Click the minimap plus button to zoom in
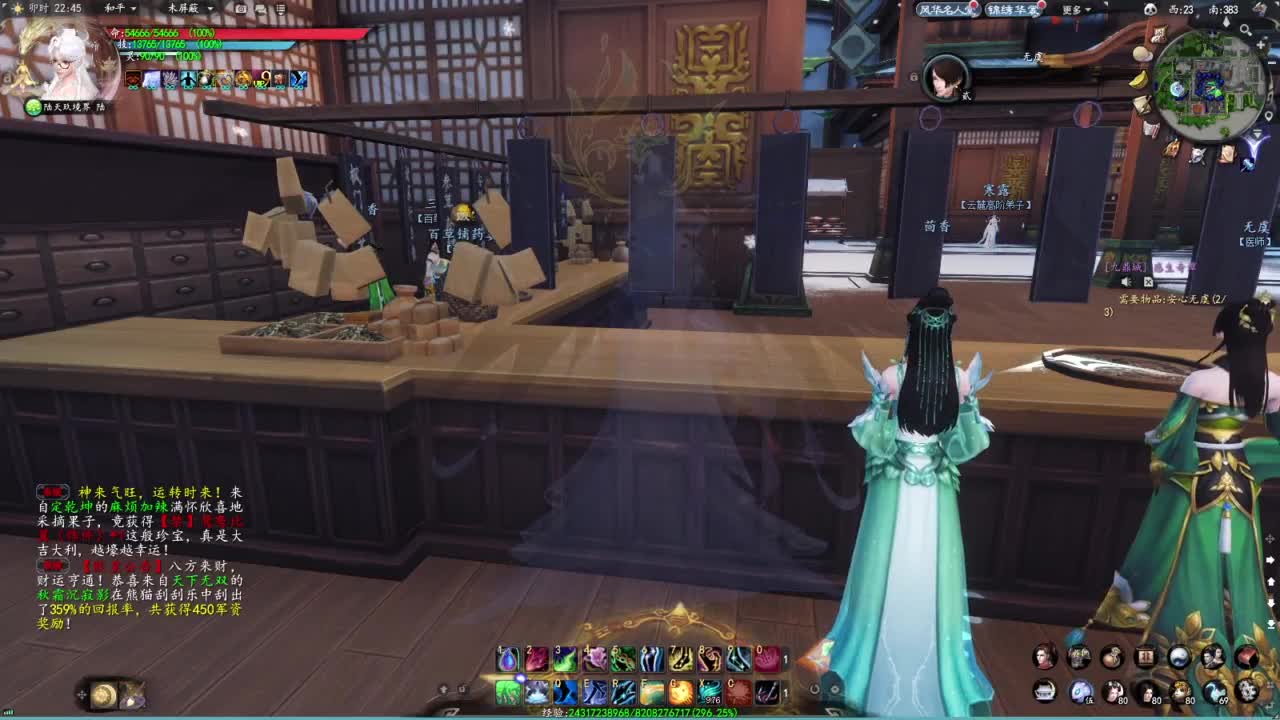Screen dimensions: 1280x720 pyautogui.click(x=1261, y=45)
